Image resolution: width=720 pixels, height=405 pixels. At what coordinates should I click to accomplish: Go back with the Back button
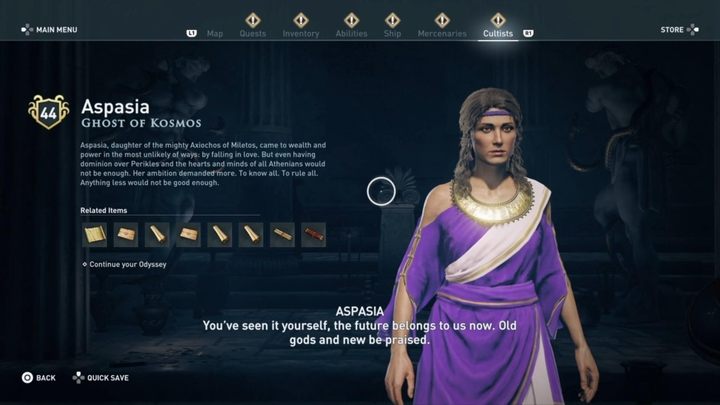(38, 378)
